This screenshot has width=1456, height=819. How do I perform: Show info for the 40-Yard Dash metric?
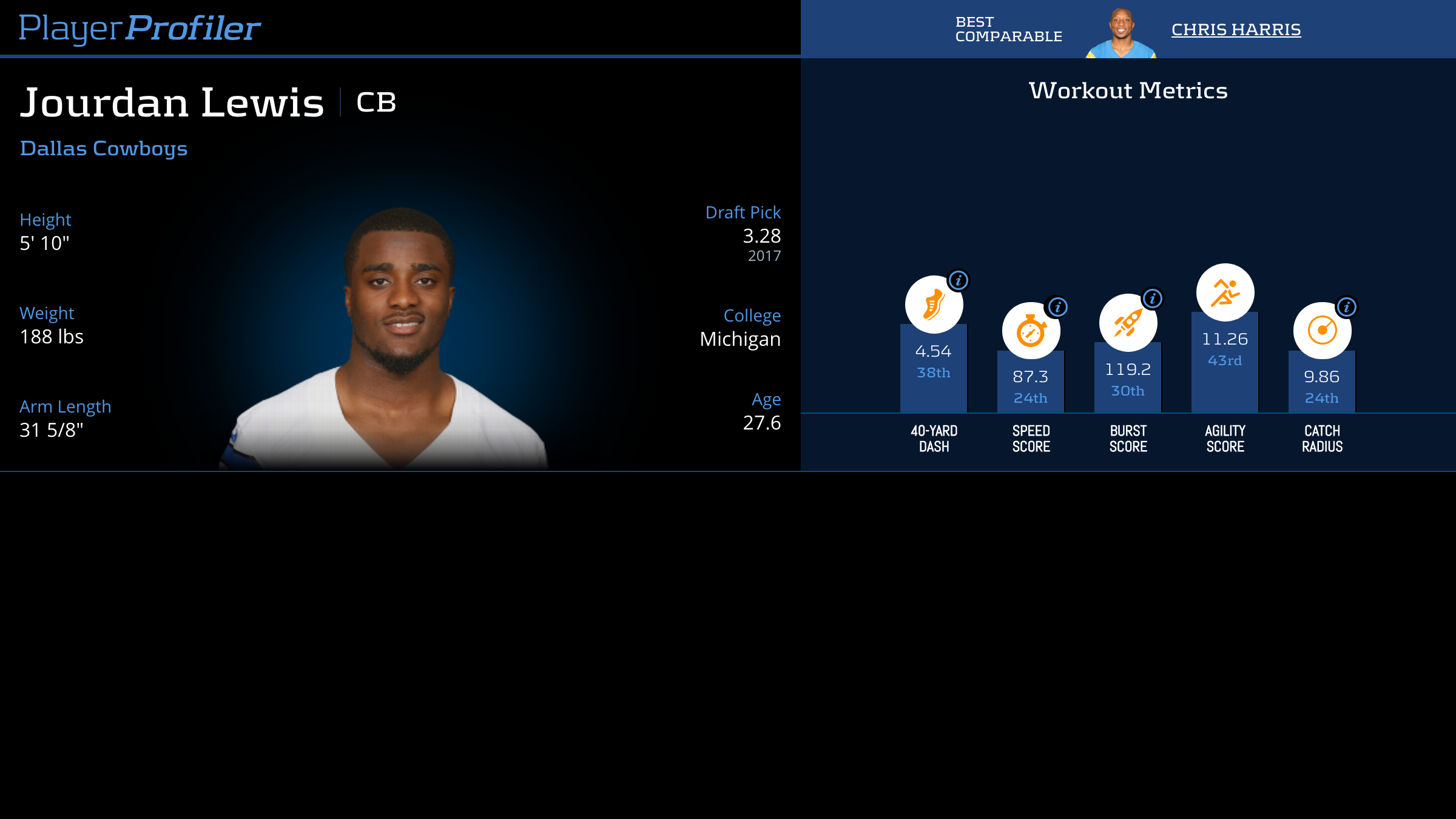pos(959,280)
